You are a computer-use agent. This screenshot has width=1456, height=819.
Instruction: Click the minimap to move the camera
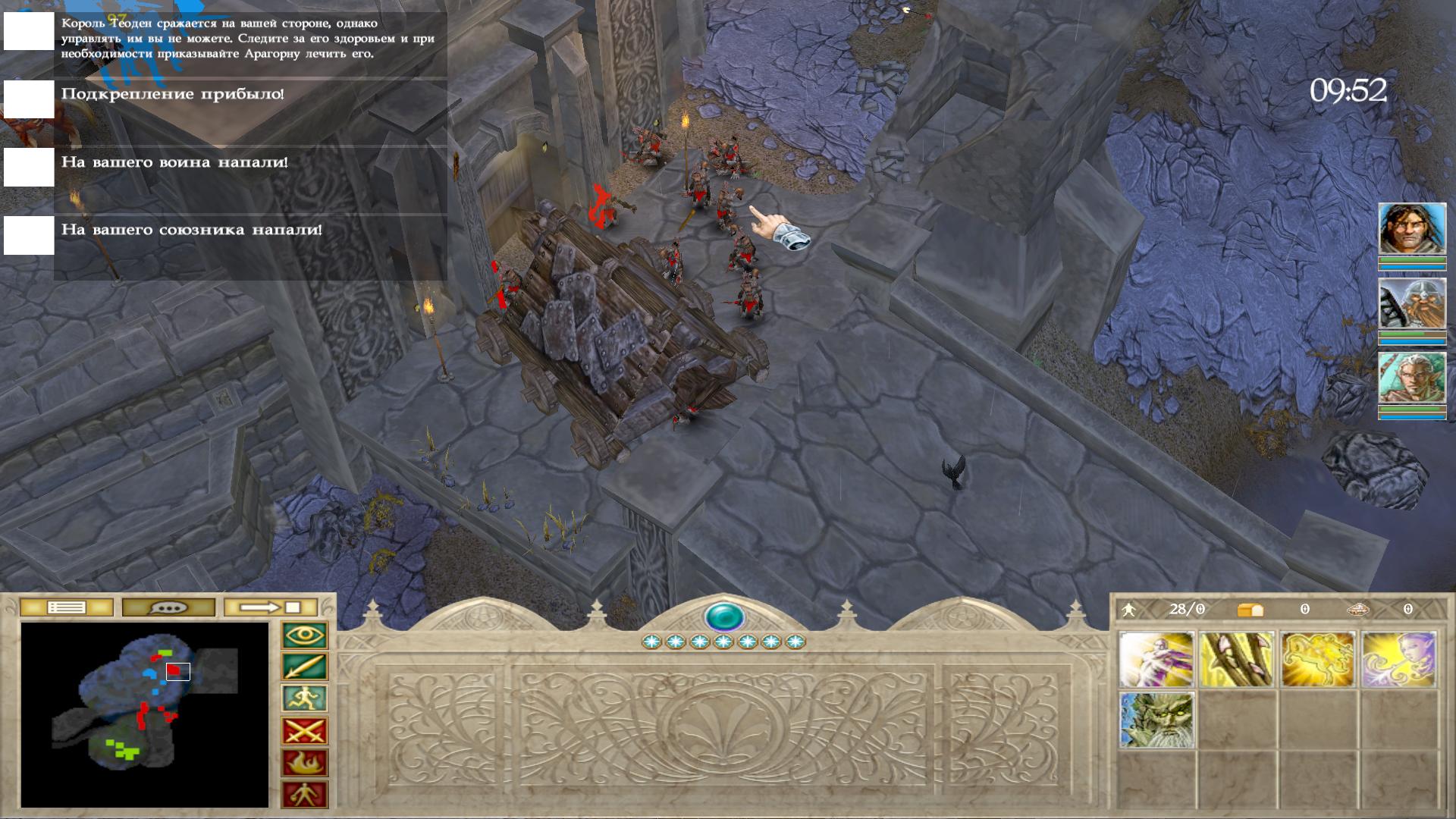pyautogui.click(x=144, y=714)
